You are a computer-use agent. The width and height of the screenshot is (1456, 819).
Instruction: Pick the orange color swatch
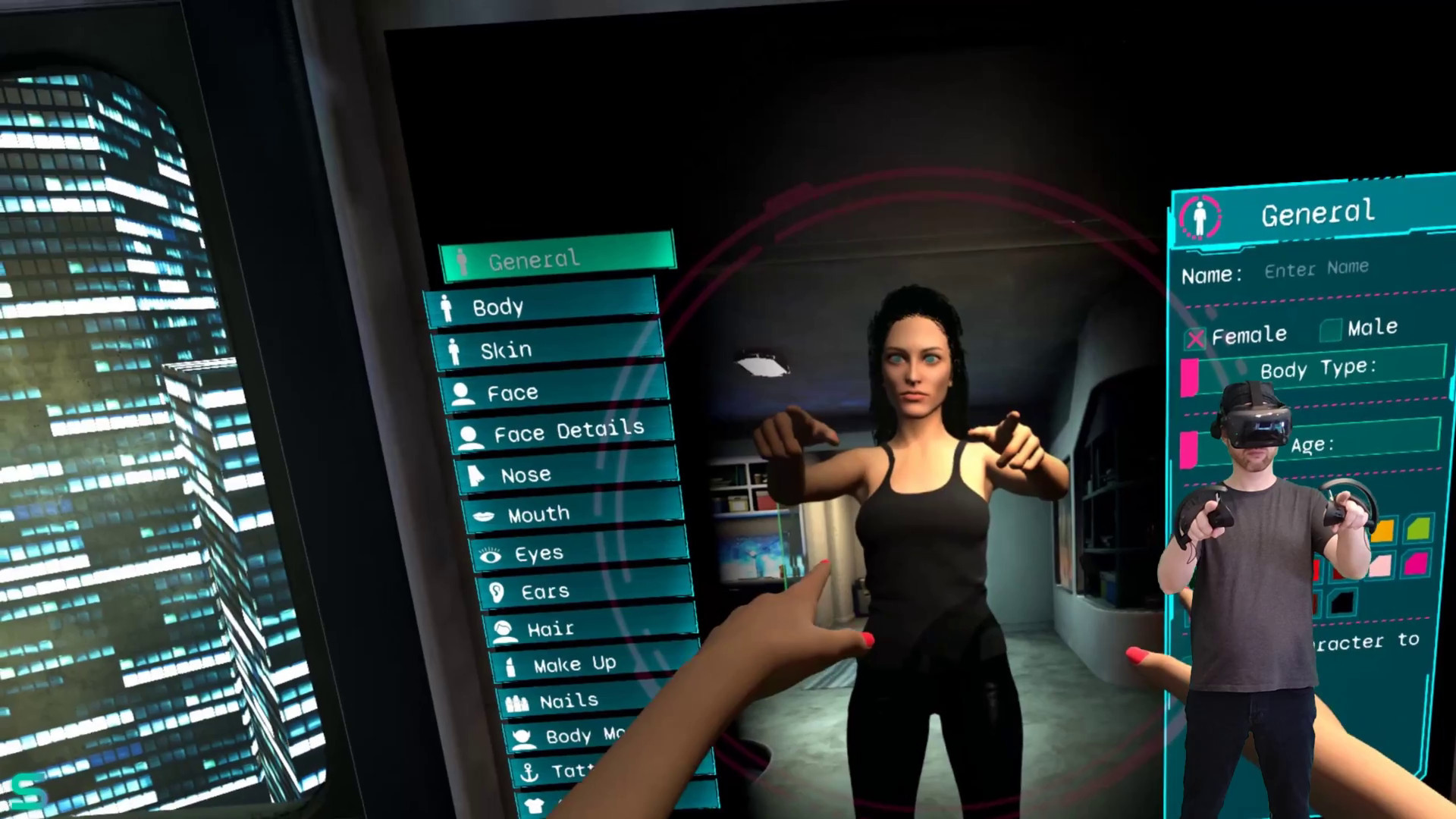1385,529
